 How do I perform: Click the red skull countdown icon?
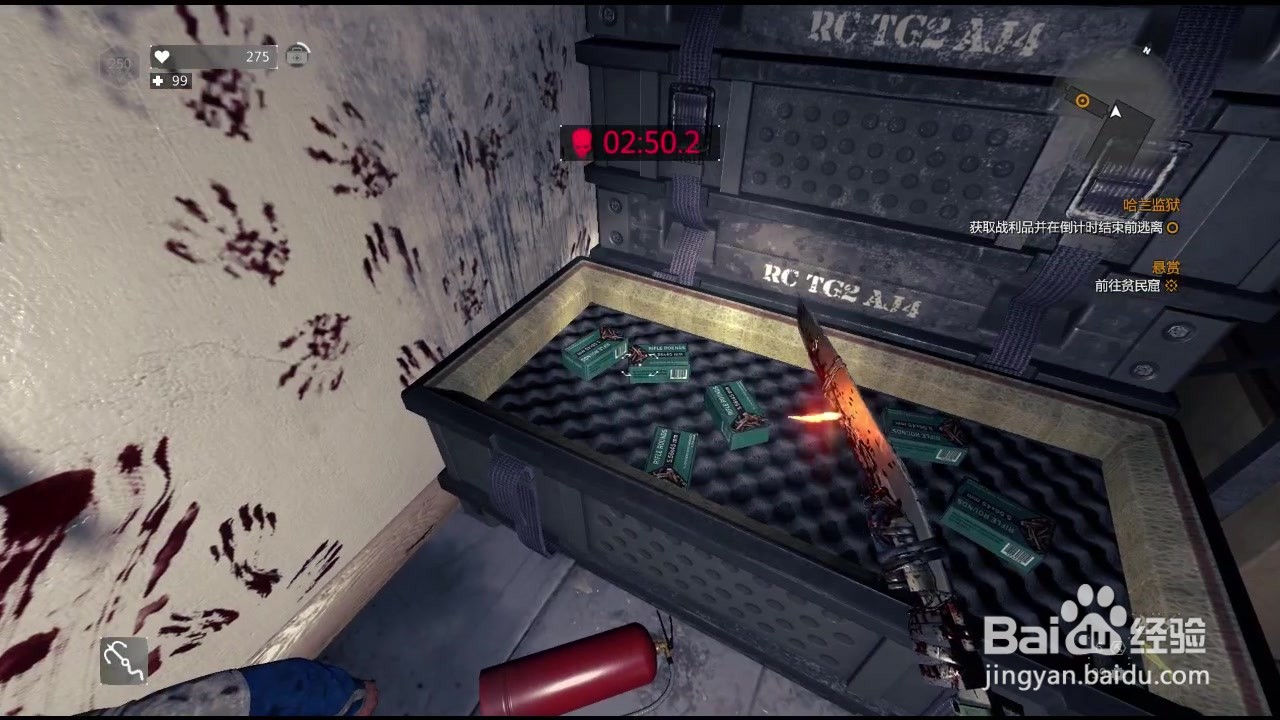coord(582,143)
